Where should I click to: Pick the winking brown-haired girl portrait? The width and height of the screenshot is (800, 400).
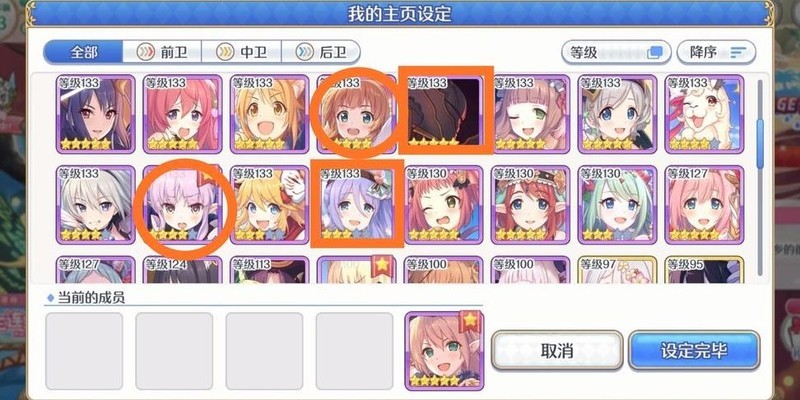pos(528,113)
